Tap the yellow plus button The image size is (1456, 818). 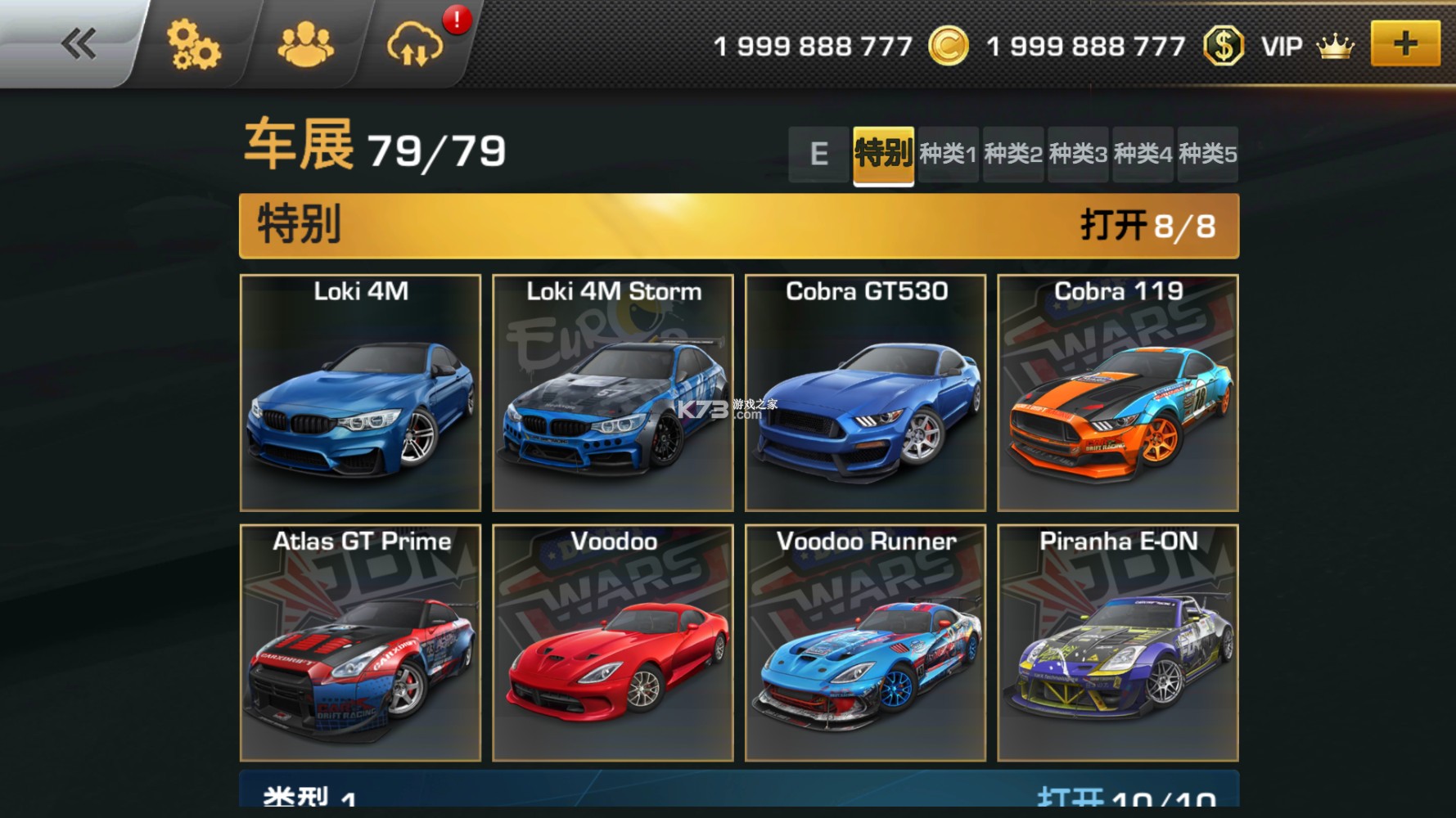(1404, 44)
